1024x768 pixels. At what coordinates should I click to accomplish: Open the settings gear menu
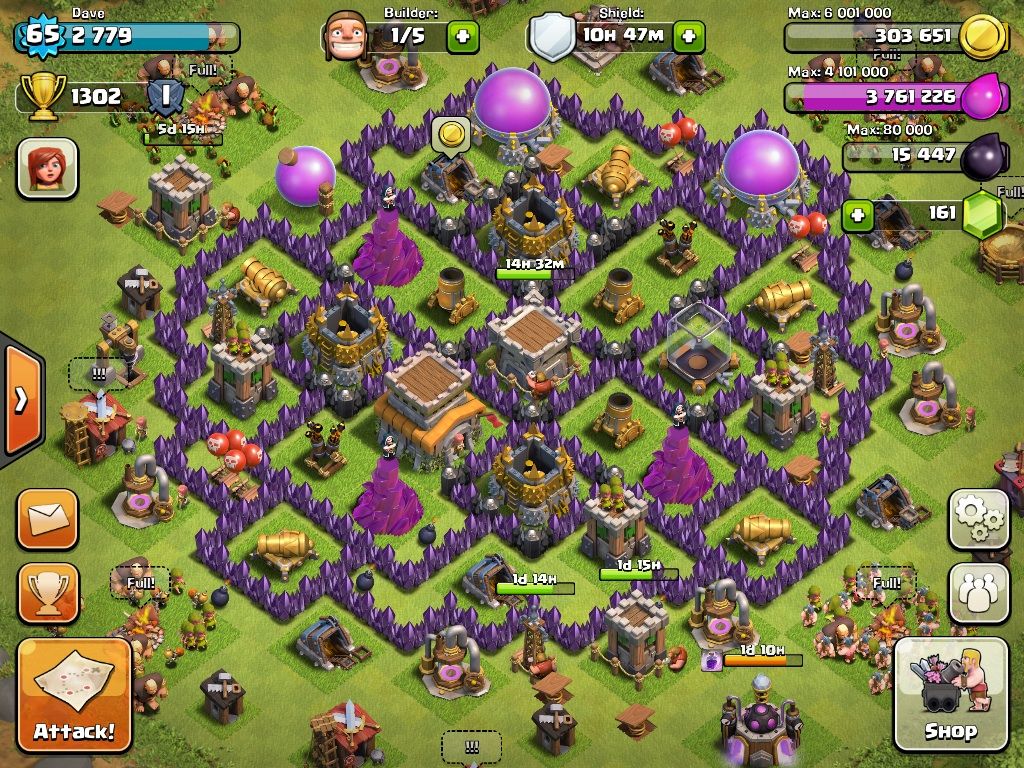979,518
